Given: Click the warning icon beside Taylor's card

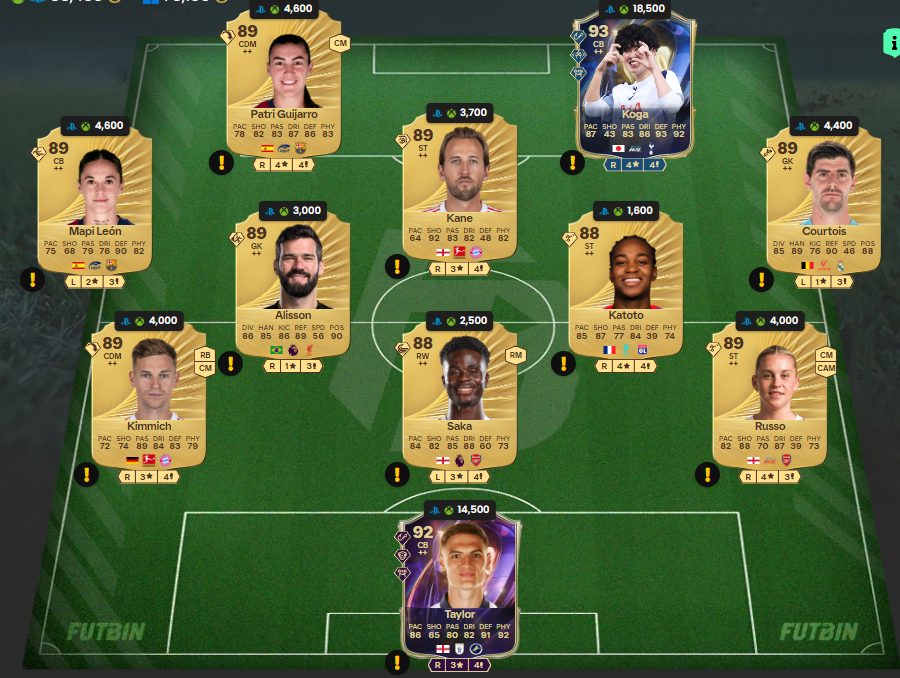Looking at the screenshot, I should (396, 662).
